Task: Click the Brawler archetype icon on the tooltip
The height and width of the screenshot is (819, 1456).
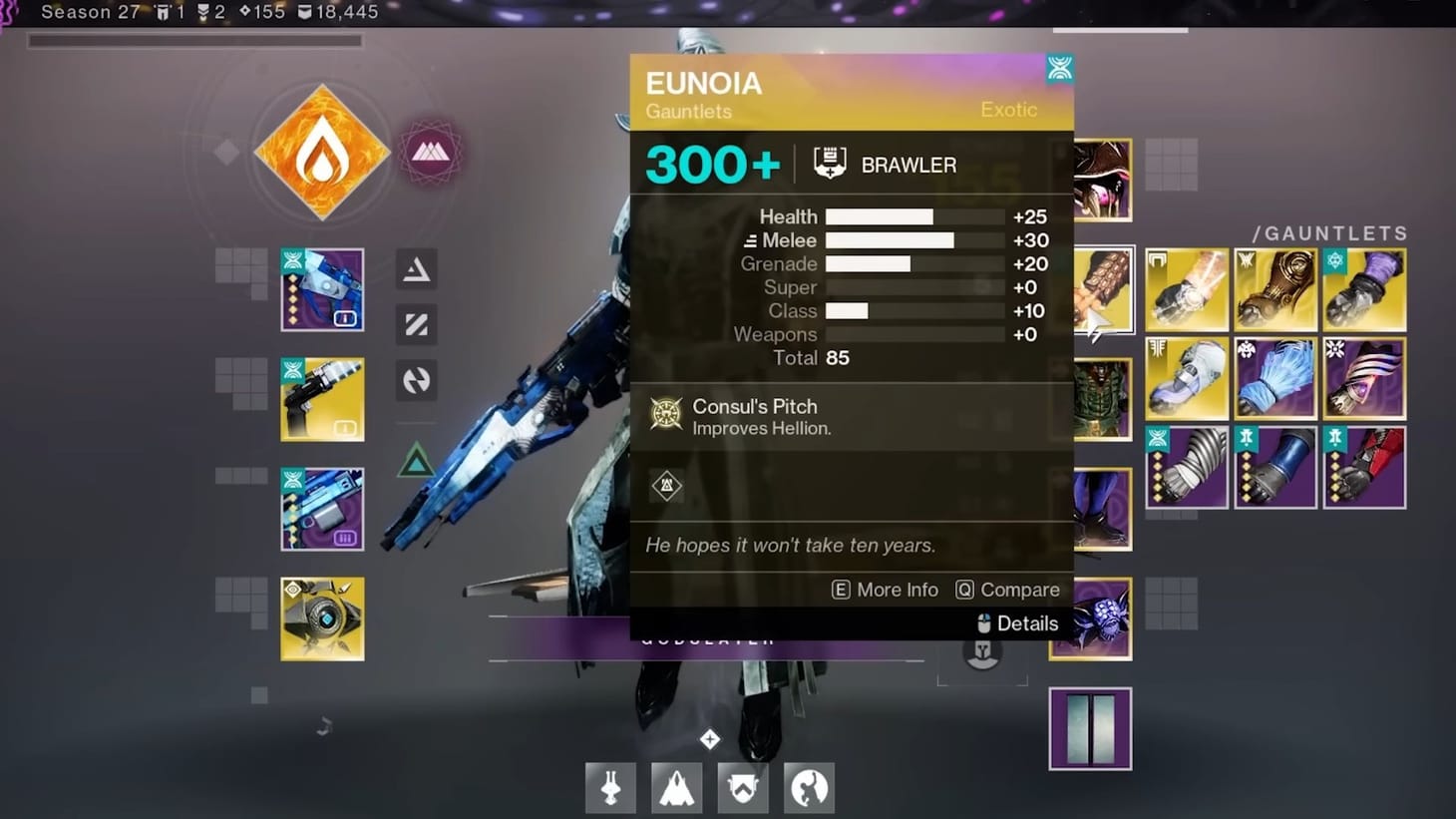Action: point(829,162)
